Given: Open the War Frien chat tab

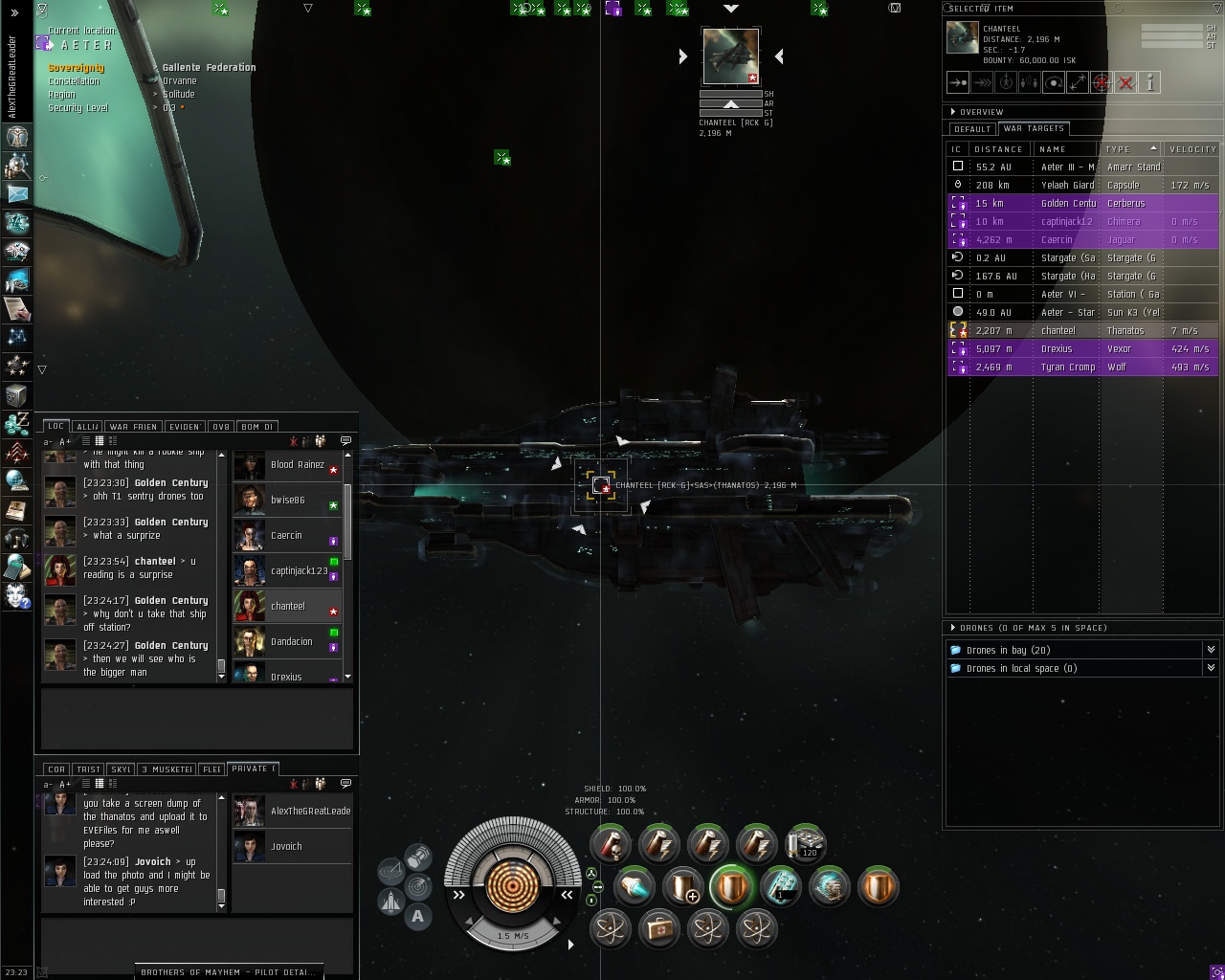Looking at the screenshot, I should click(132, 427).
